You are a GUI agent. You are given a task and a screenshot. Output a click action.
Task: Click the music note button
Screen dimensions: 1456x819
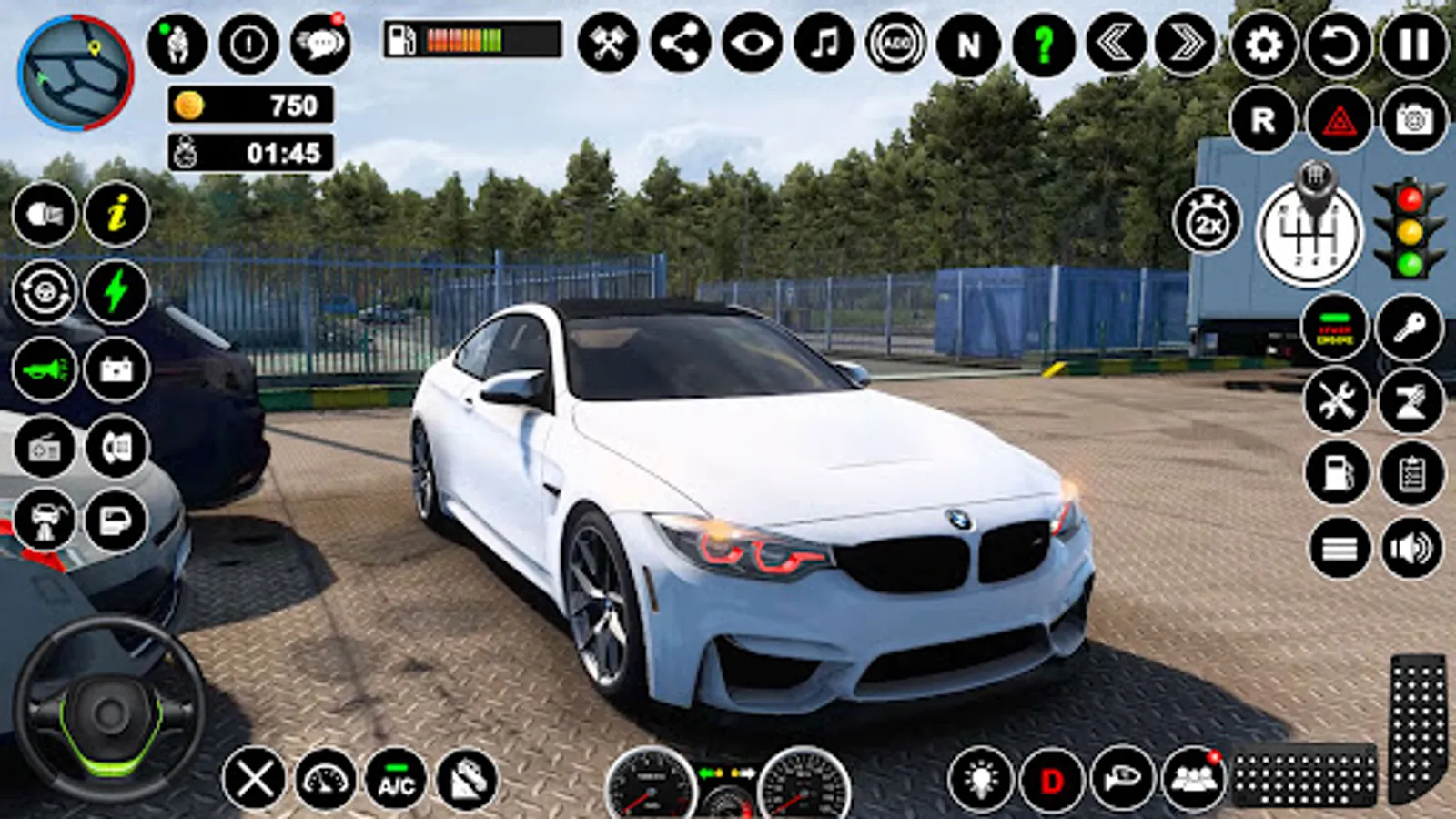824,44
